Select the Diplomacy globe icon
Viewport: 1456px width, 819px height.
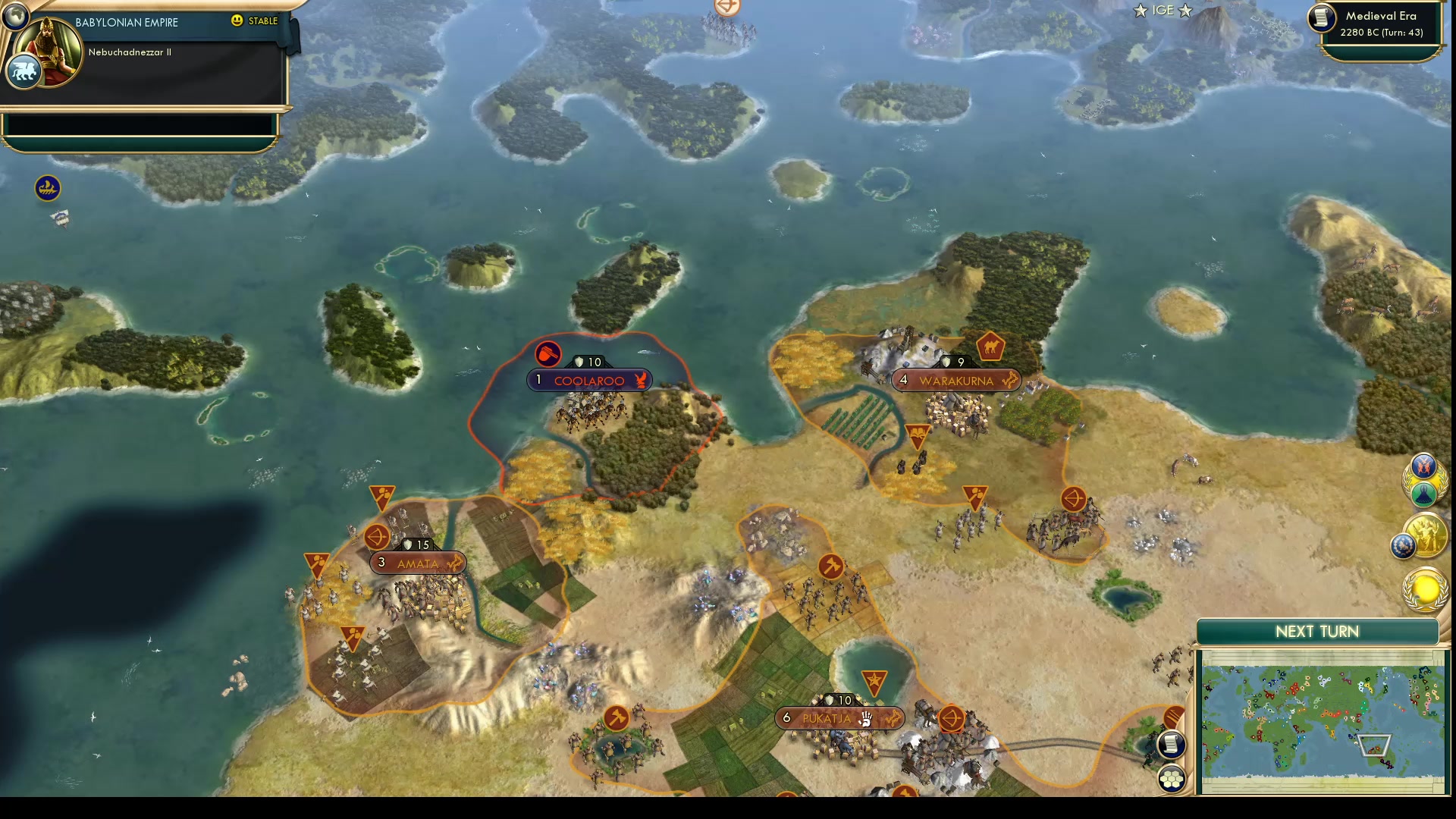click(x=1403, y=544)
